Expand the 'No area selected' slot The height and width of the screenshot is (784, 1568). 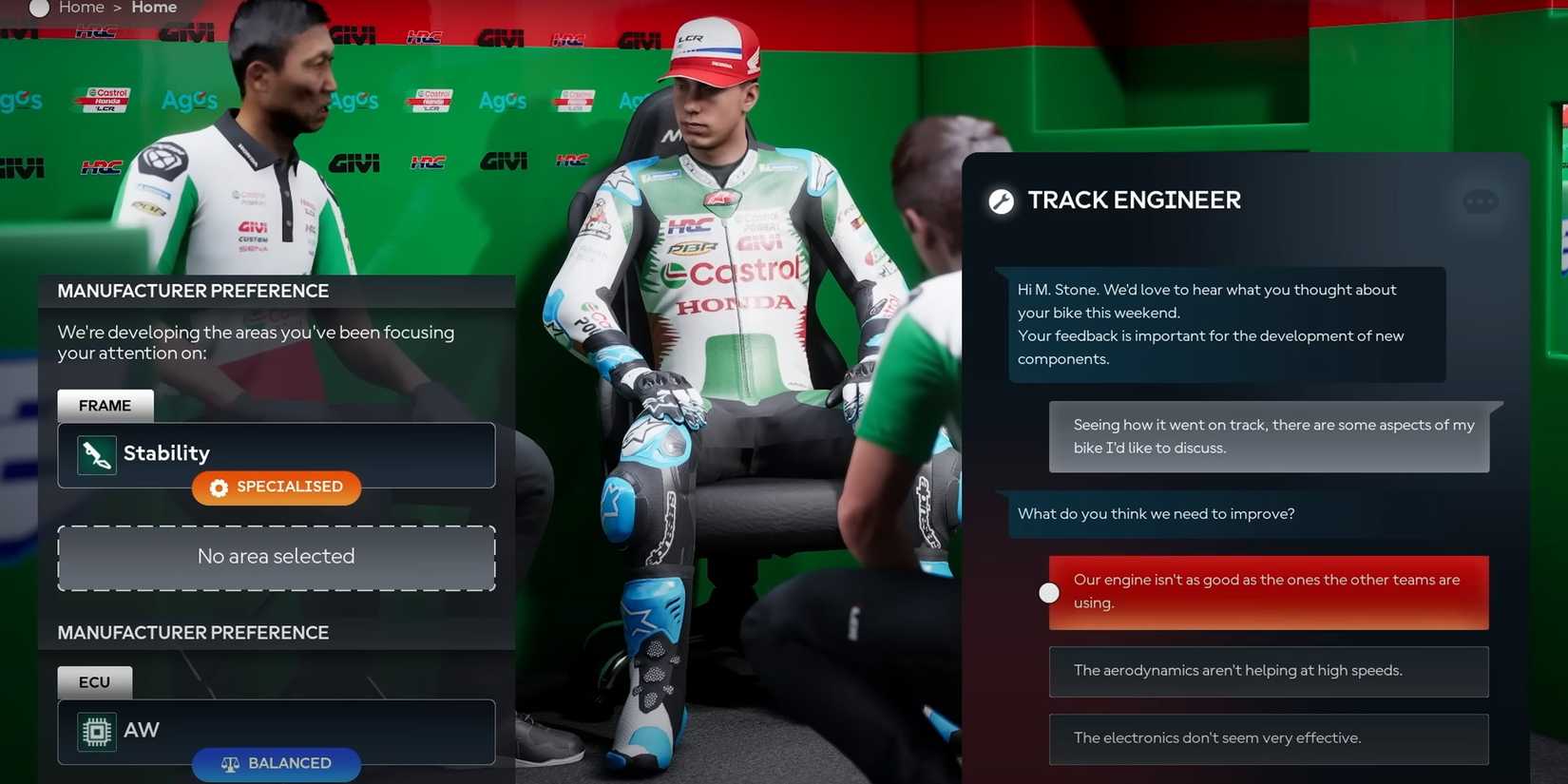tap(276, 556)
